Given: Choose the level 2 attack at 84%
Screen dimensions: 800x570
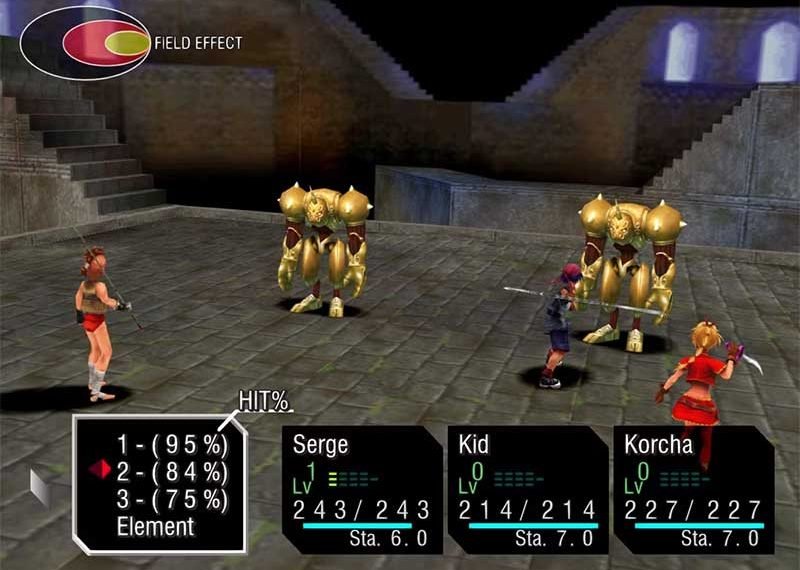Looking at the screenshot, I should [x=172, y=470].
